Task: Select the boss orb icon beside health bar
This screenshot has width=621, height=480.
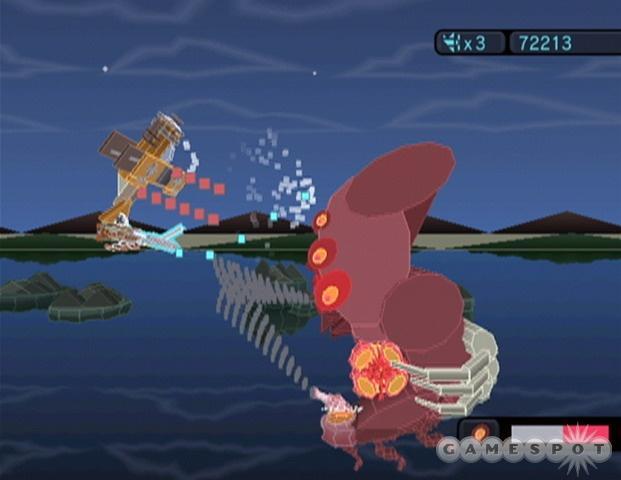Action: [480, 433]
